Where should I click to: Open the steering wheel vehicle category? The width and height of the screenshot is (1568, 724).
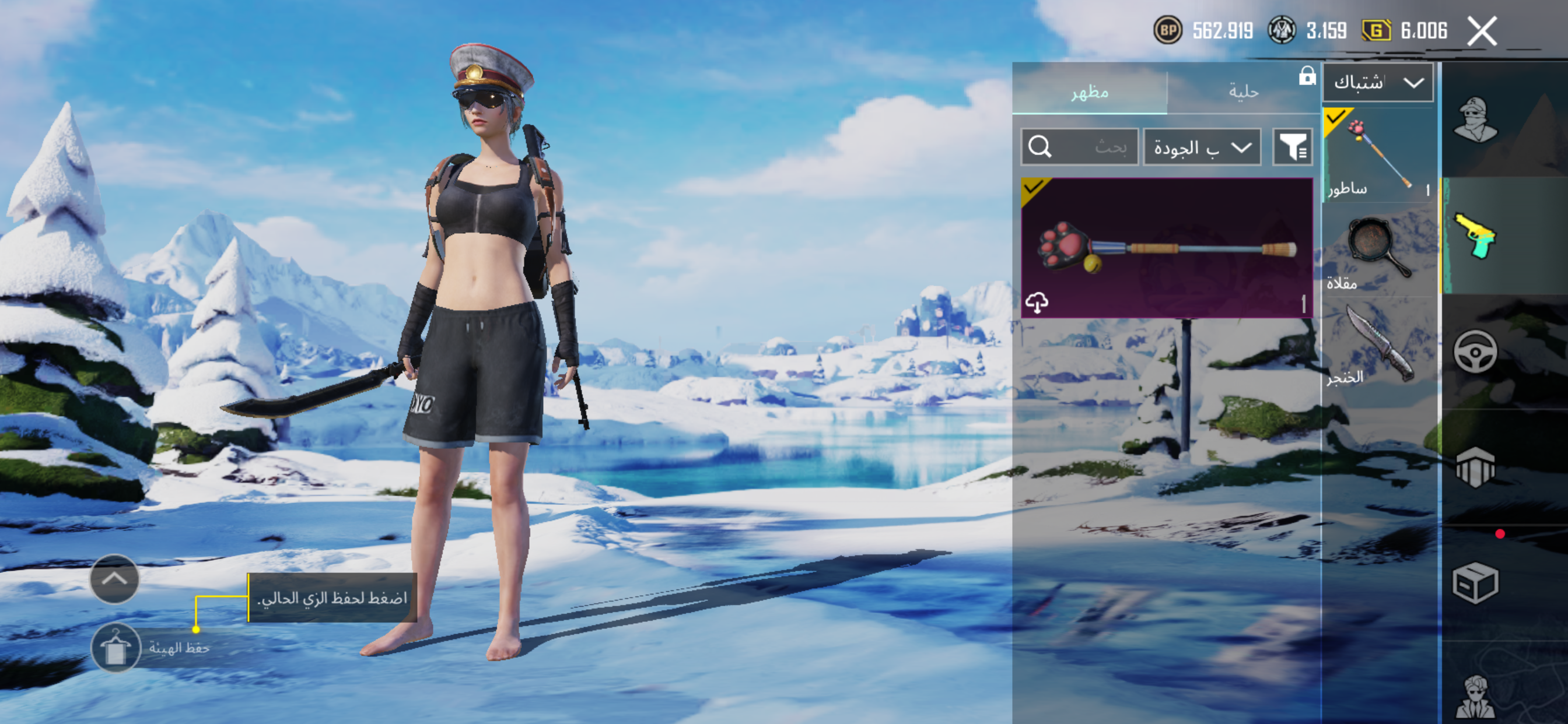click(1475, 351)
